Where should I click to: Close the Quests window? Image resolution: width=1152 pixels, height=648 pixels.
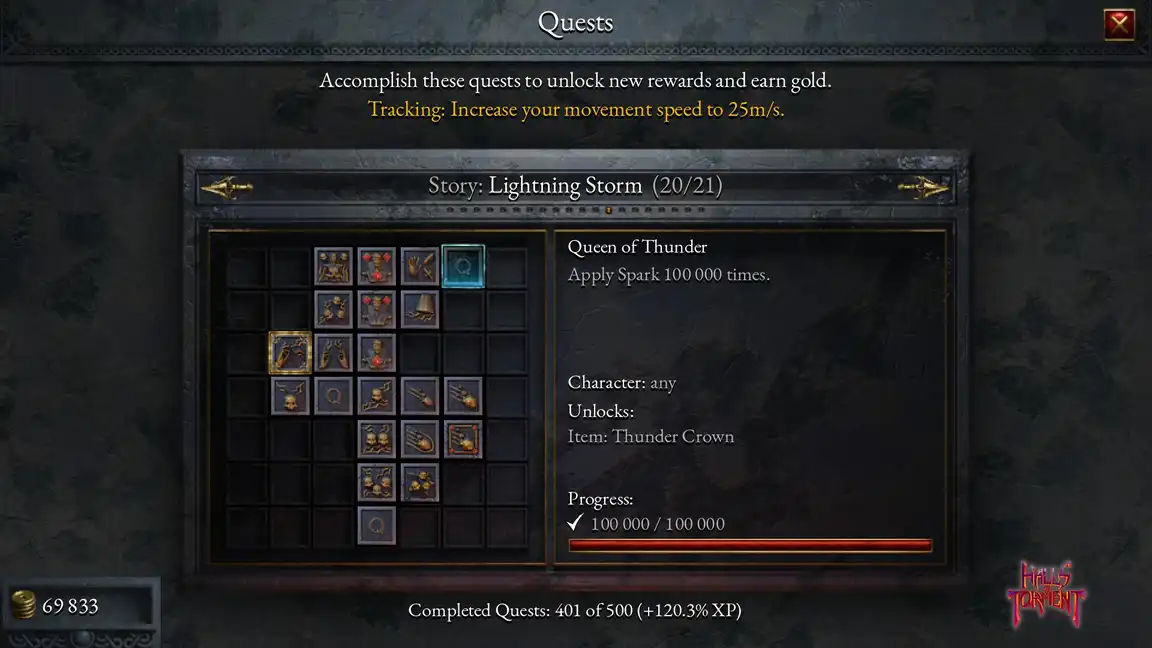point(1119,23)
